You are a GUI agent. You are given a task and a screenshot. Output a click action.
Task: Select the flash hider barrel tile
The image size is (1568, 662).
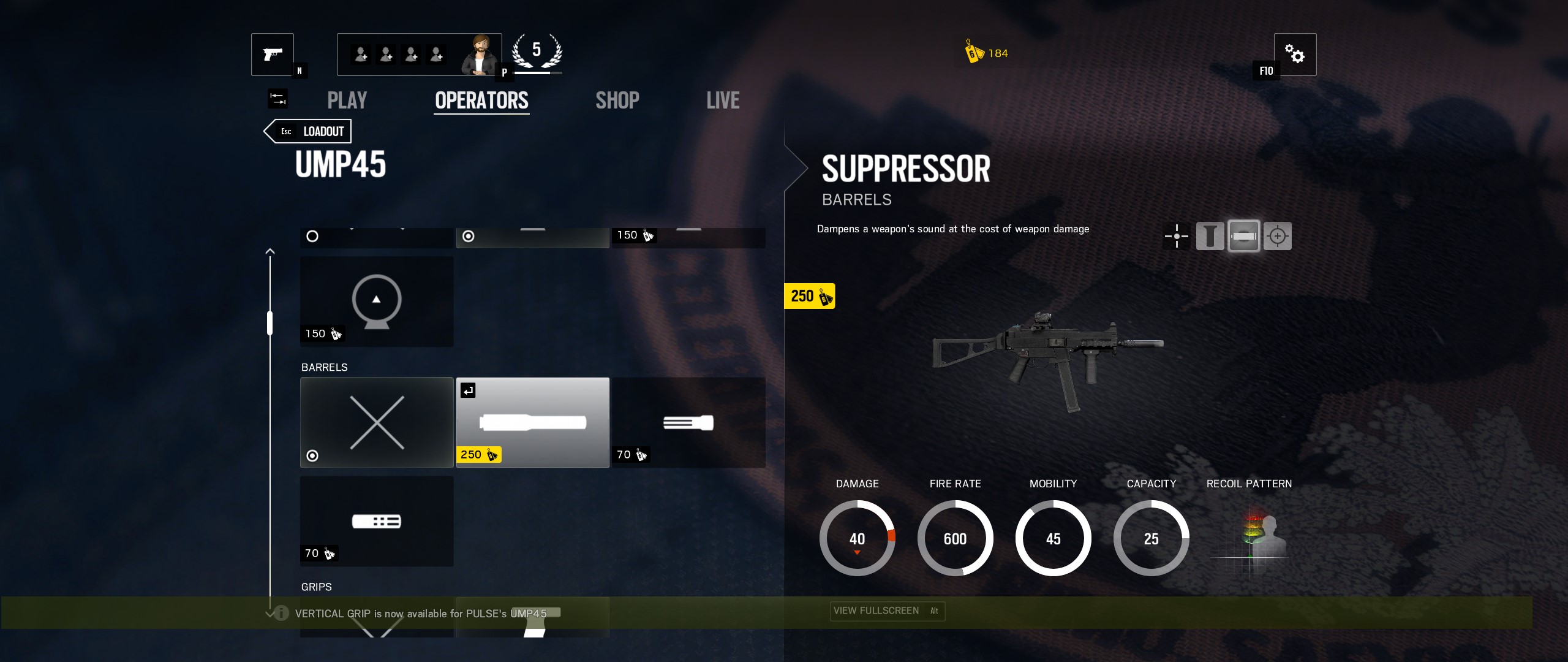tap(688, 422)
